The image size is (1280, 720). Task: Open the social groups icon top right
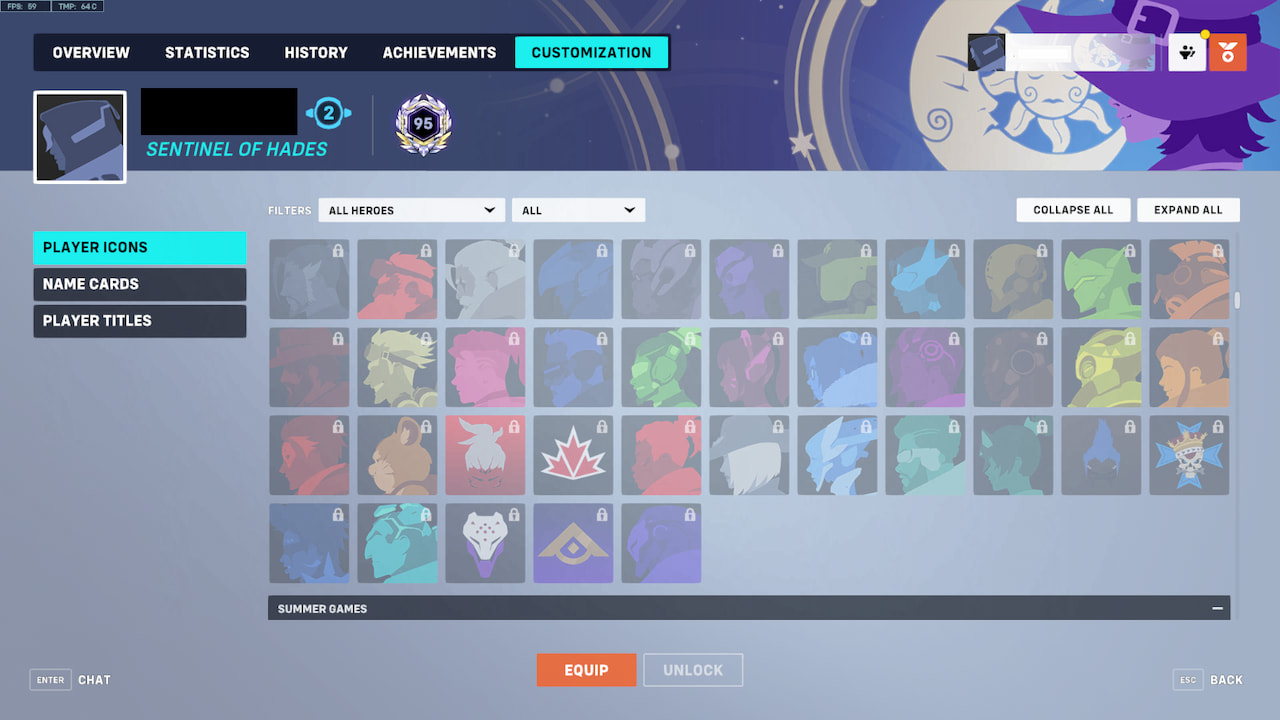point(1186,51)
